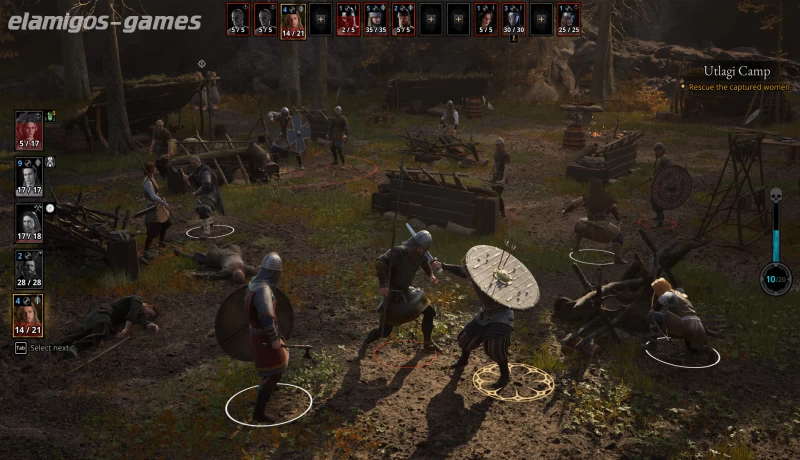Select the party portrait with 5/17 health
The height and width of the screenshot is (460, 800).
(x=29, y=128)
